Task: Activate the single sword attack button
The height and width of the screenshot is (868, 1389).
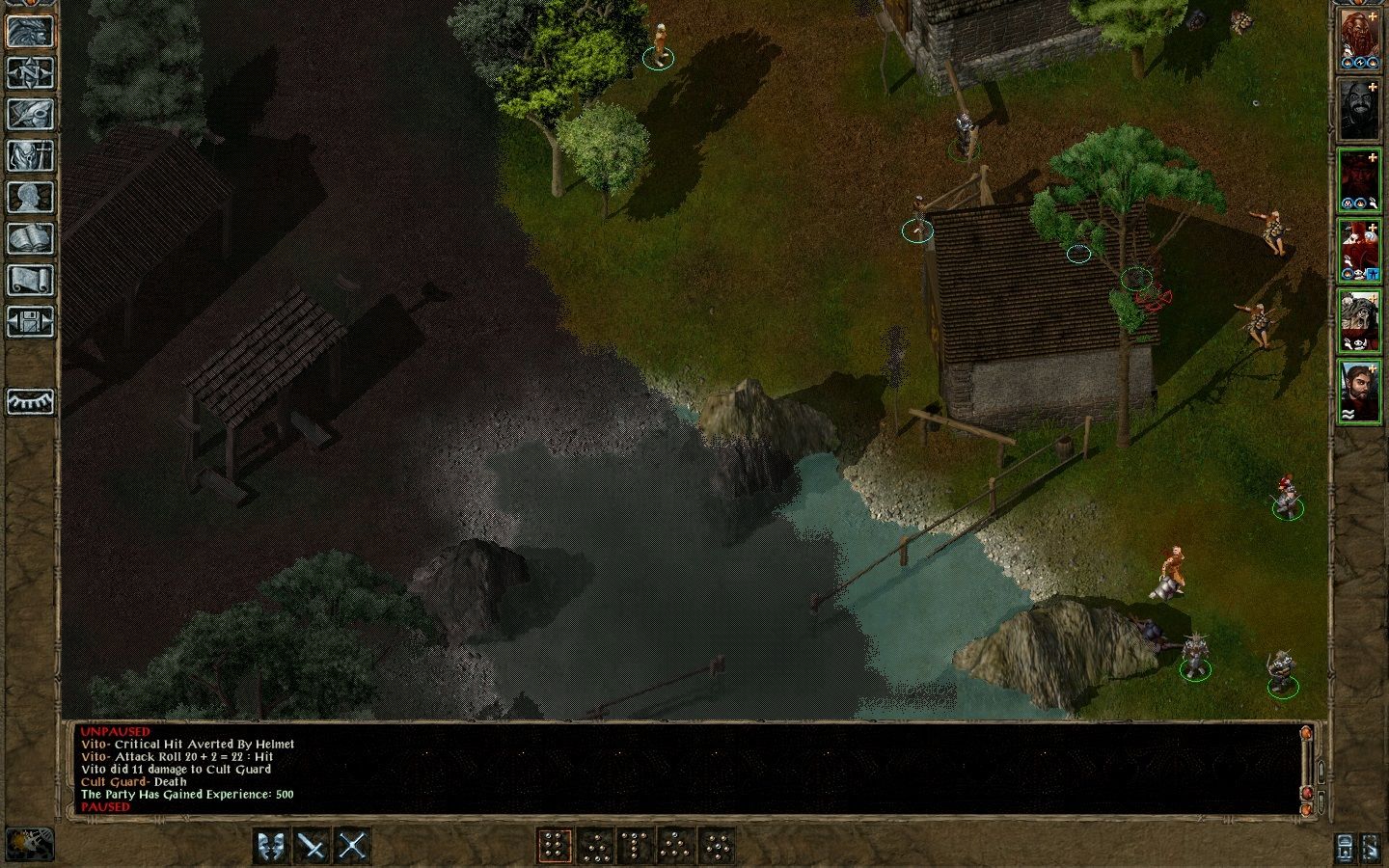Action: (x=313, y=846)
